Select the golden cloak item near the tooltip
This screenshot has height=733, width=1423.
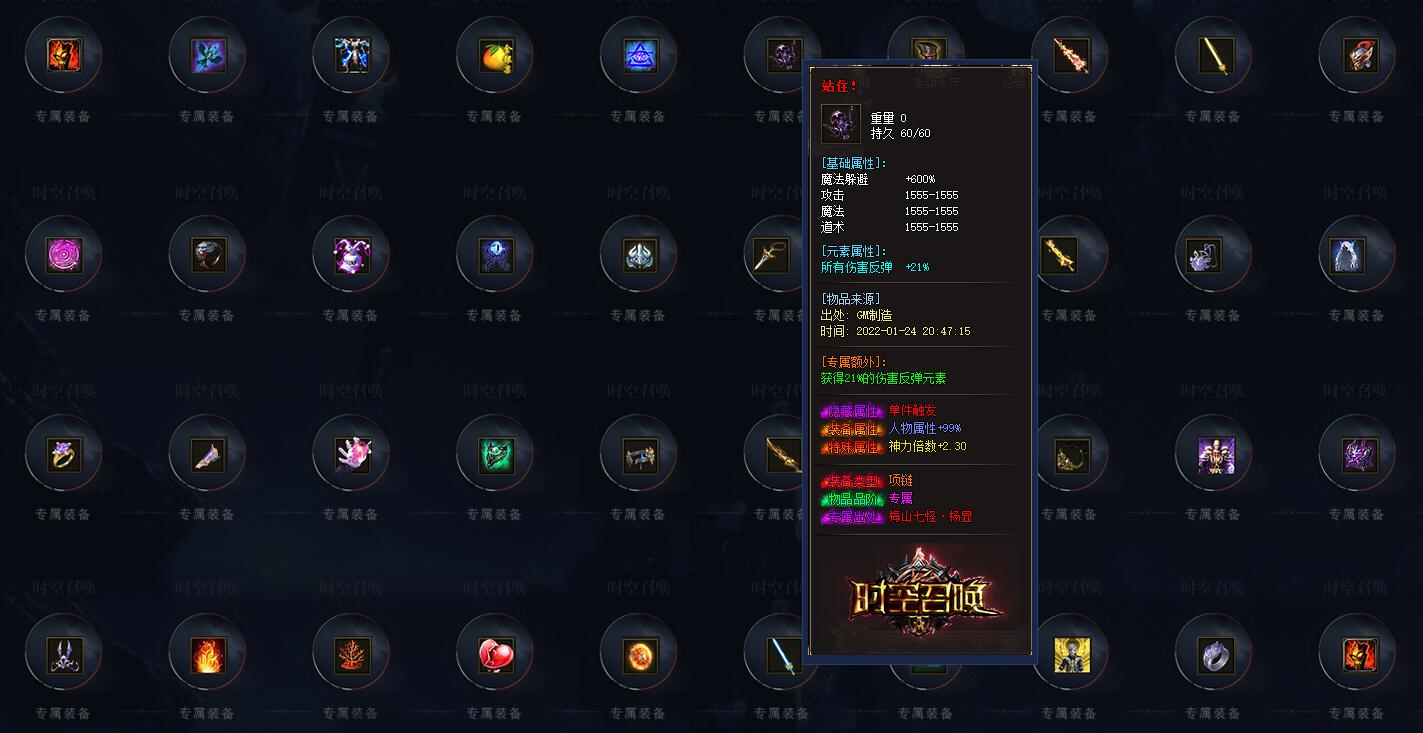[1070, 455]
